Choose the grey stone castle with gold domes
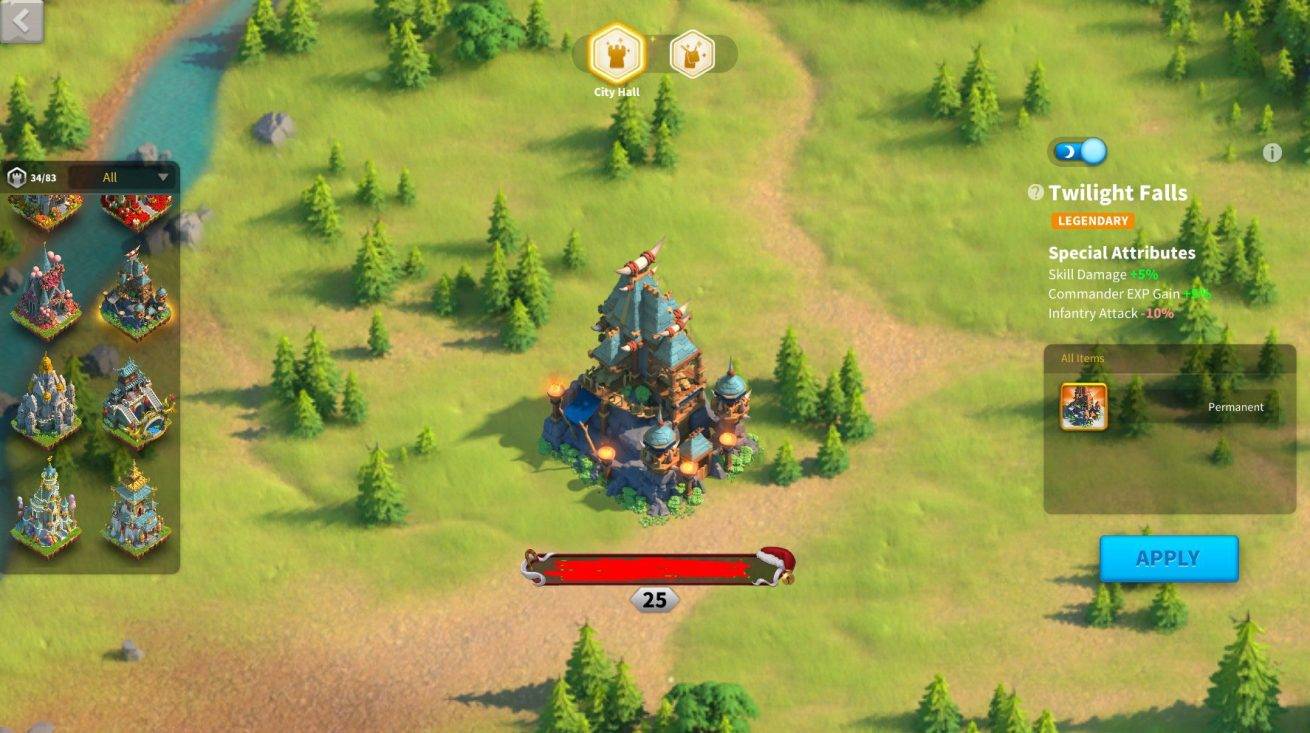The image size is (1310, 733). point(45,402)
